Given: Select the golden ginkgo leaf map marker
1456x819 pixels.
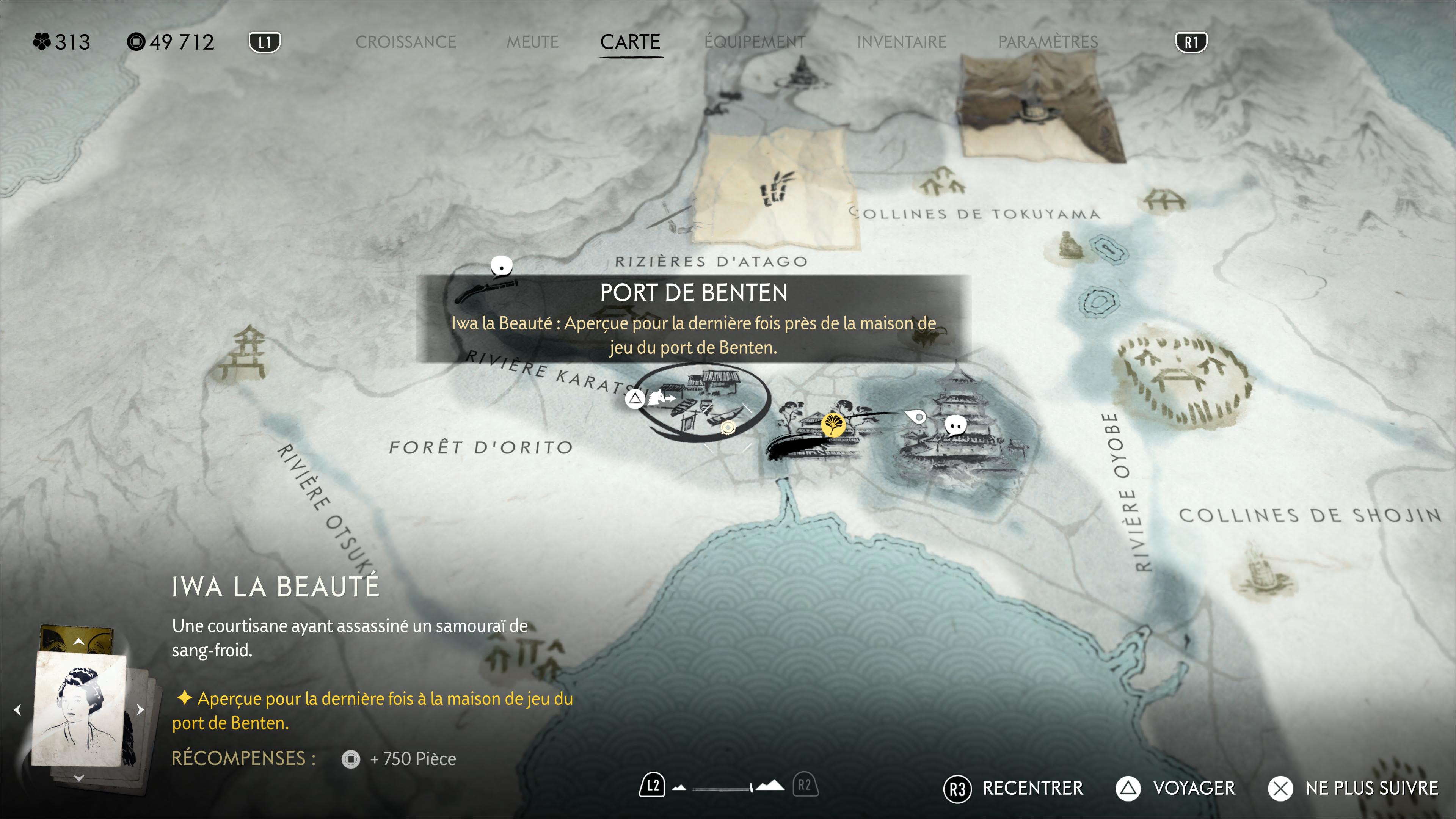Looking at the screenshot, I should click(x=833, y=424).
